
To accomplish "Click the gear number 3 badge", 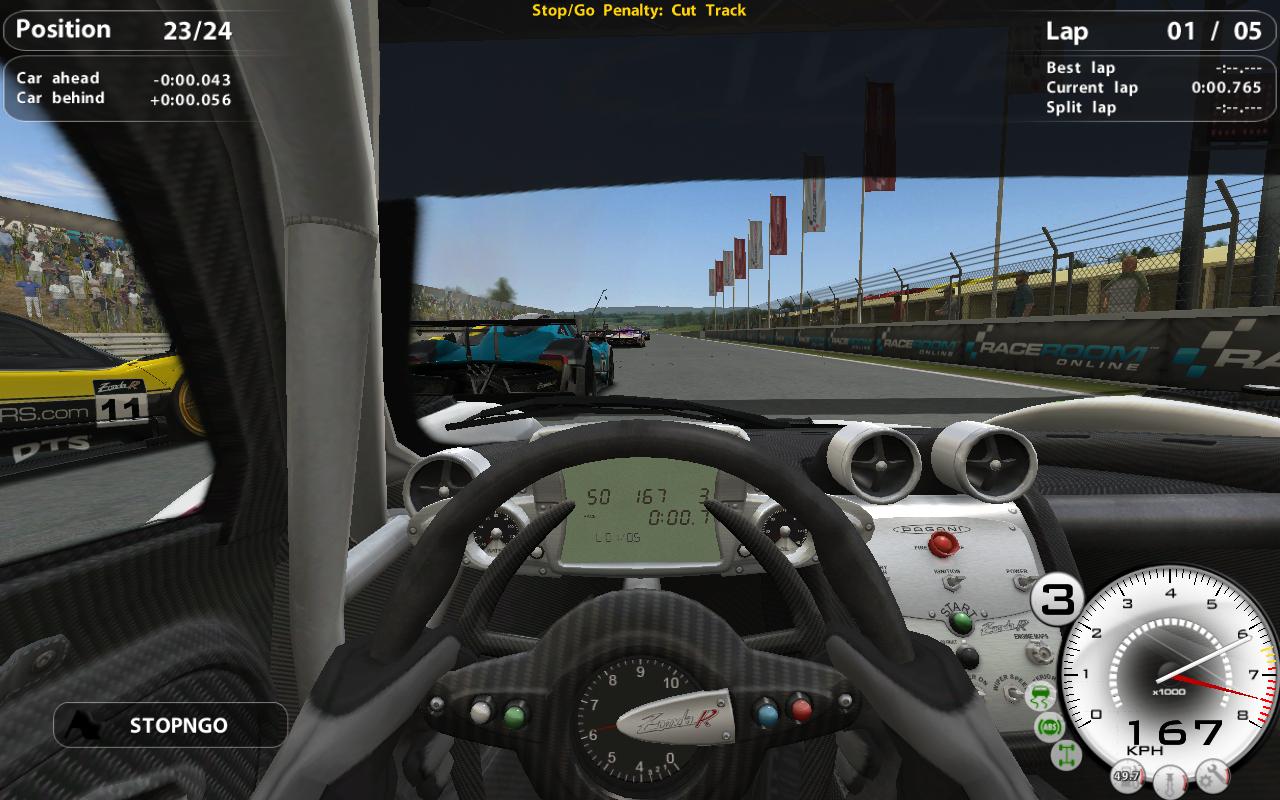I will click(x=1057, y=599).
